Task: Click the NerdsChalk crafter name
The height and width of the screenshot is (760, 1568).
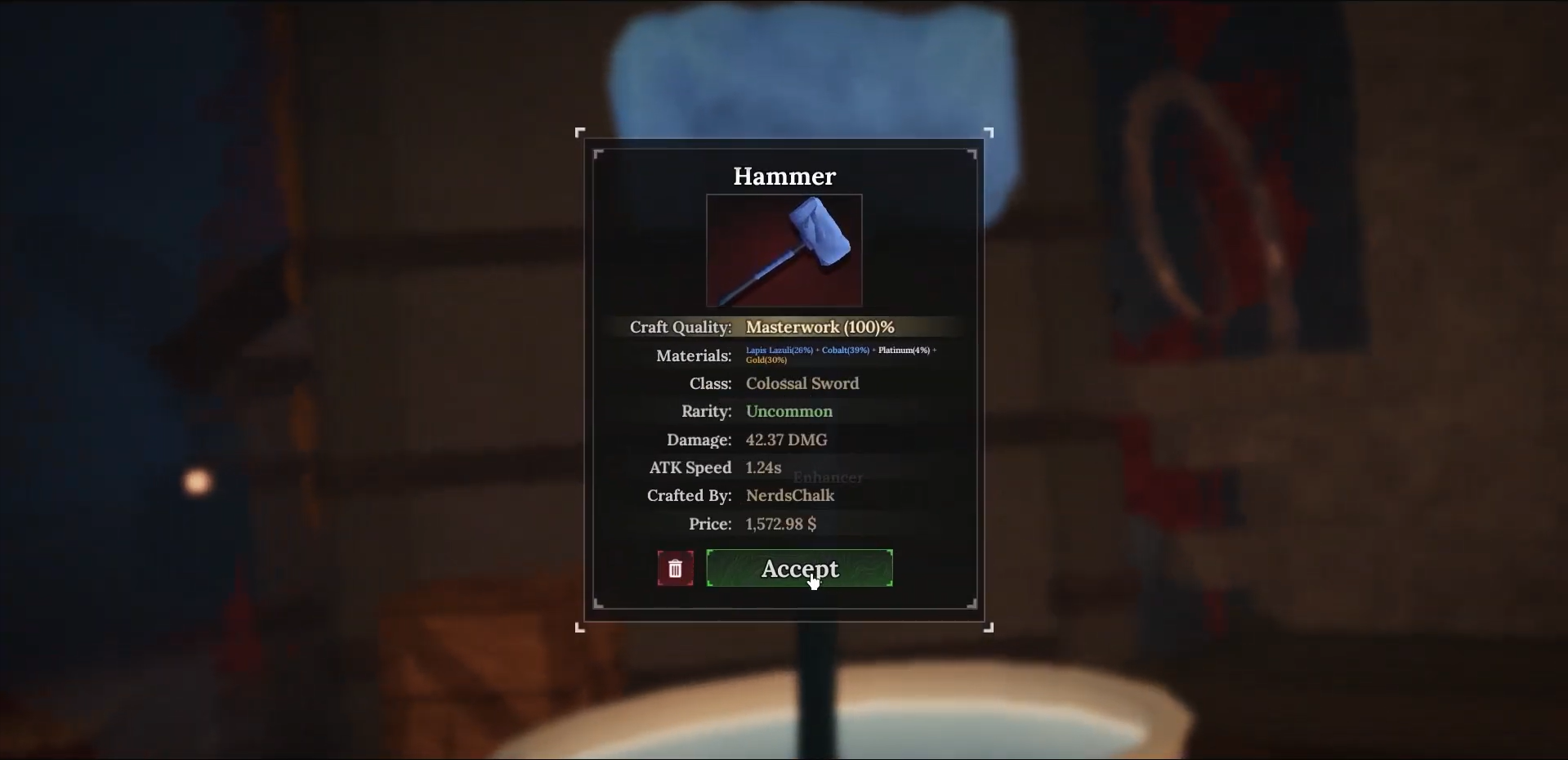Action: [x=790, y=495]
